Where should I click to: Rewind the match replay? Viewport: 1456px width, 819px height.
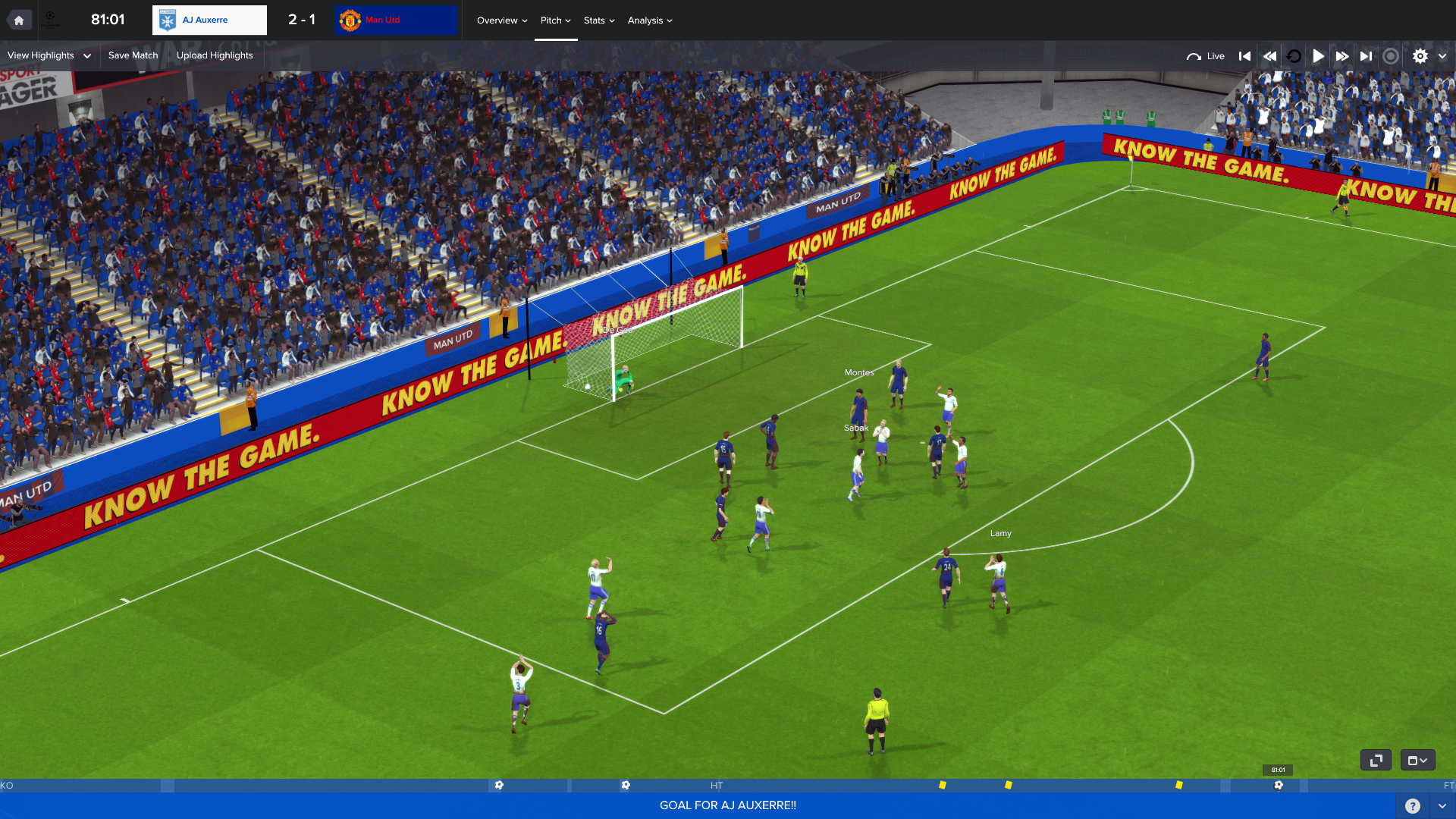[1269, 56]
